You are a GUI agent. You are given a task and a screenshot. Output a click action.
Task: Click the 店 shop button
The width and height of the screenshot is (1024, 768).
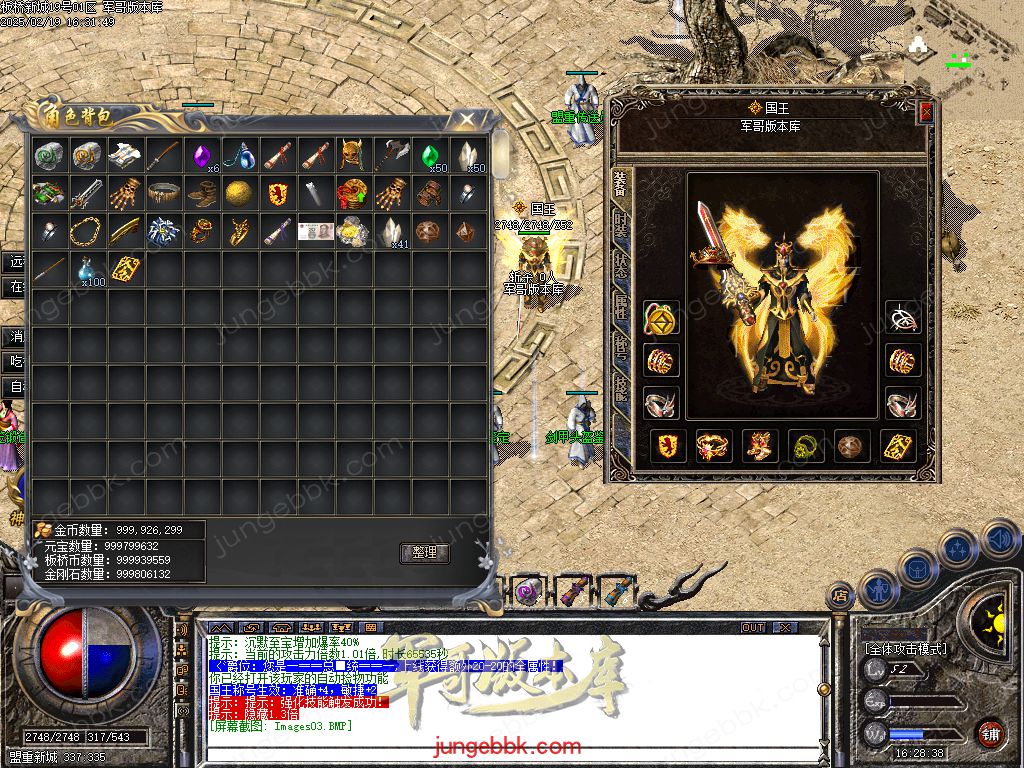point(839,595)
